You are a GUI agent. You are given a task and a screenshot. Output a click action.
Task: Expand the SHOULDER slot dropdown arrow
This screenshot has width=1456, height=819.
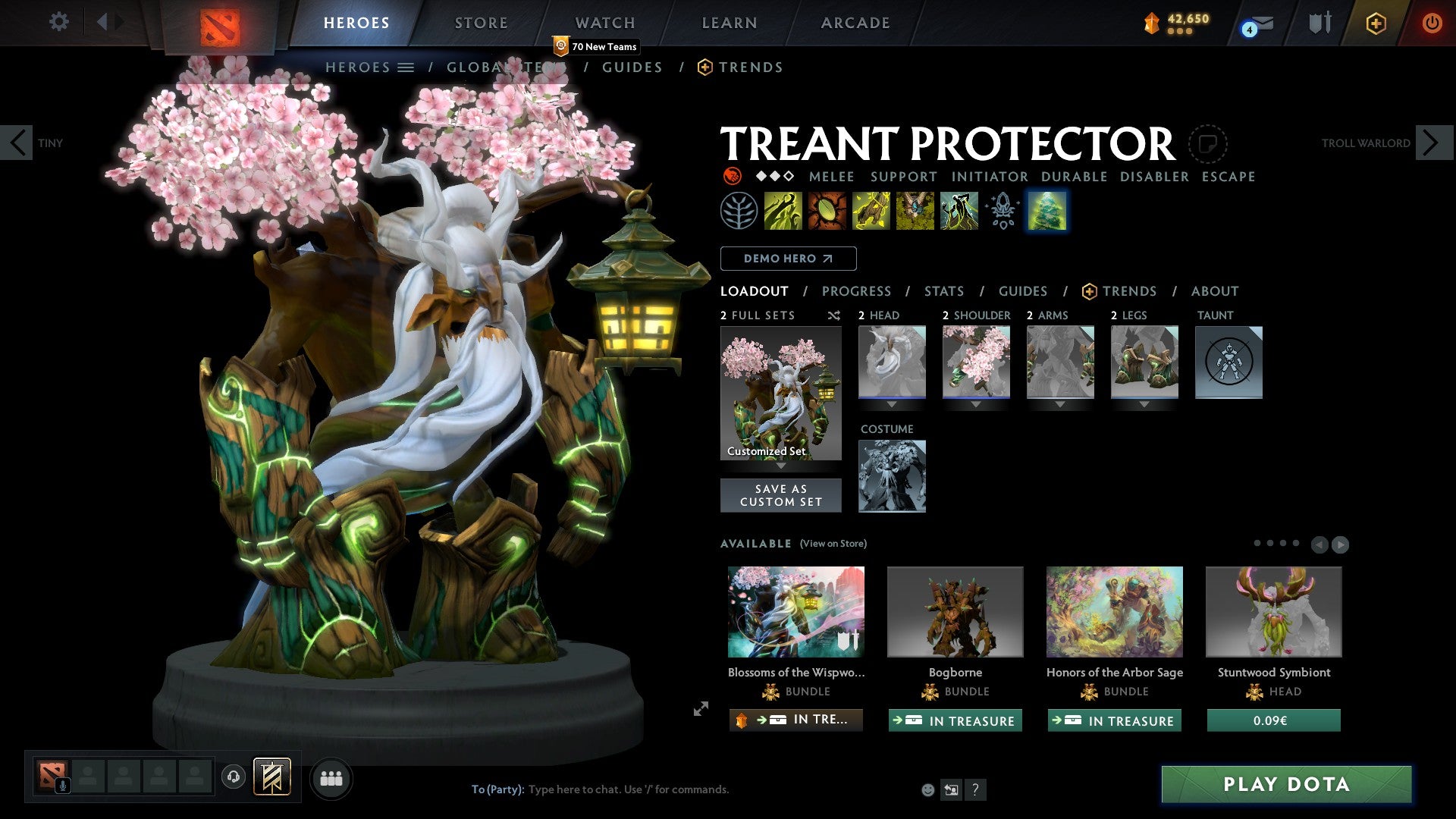[x=976, y=404]
